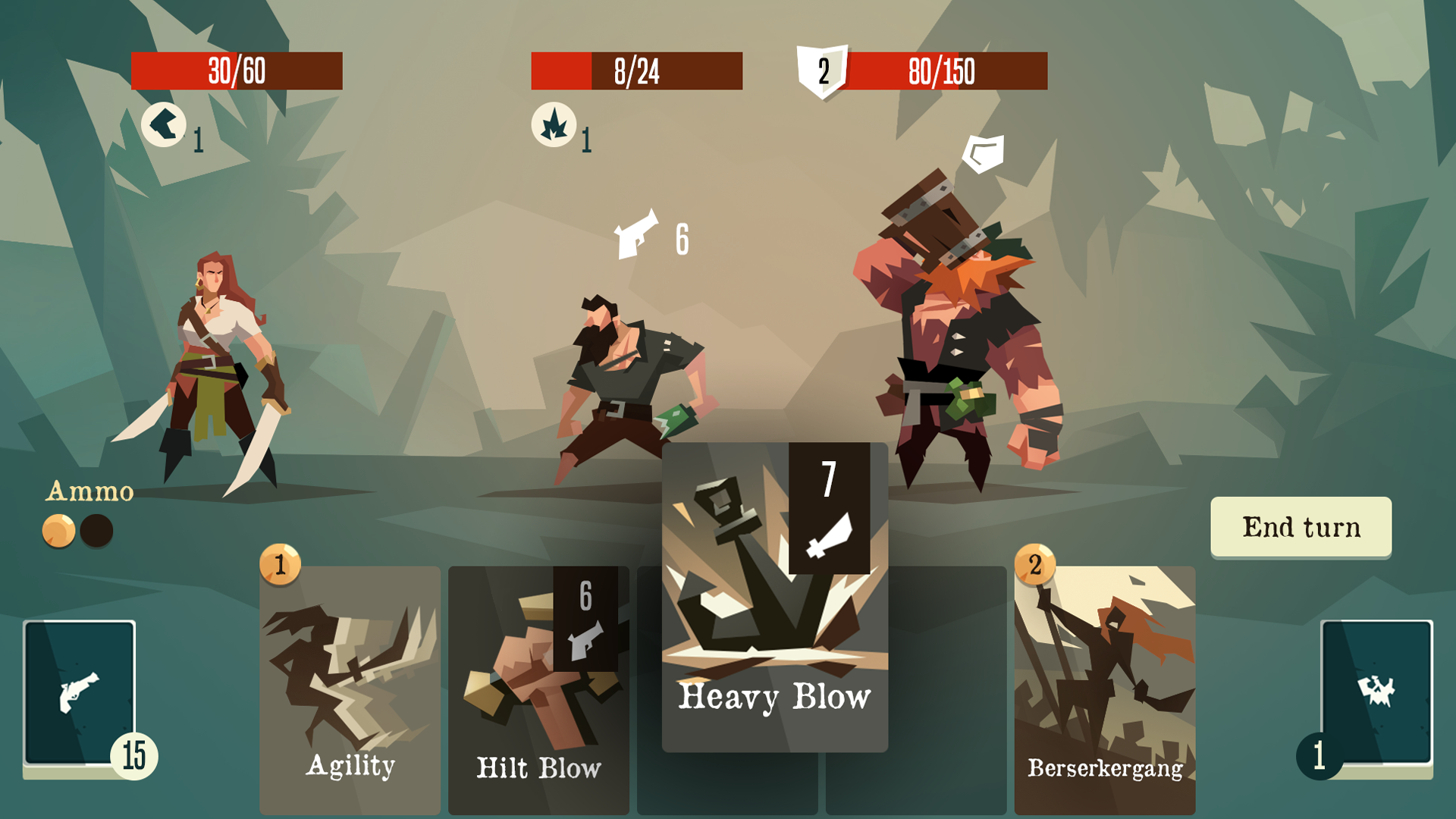This screenshot has height=819, width=1456.
Task: Open the draw pile with pistol icon
Action: tap(80, 694)
